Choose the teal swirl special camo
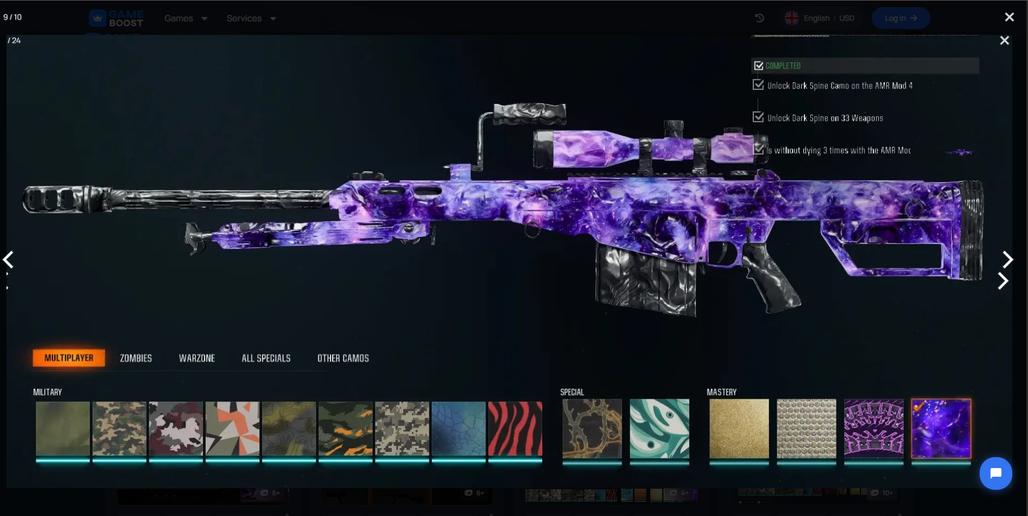 point(659,429)
